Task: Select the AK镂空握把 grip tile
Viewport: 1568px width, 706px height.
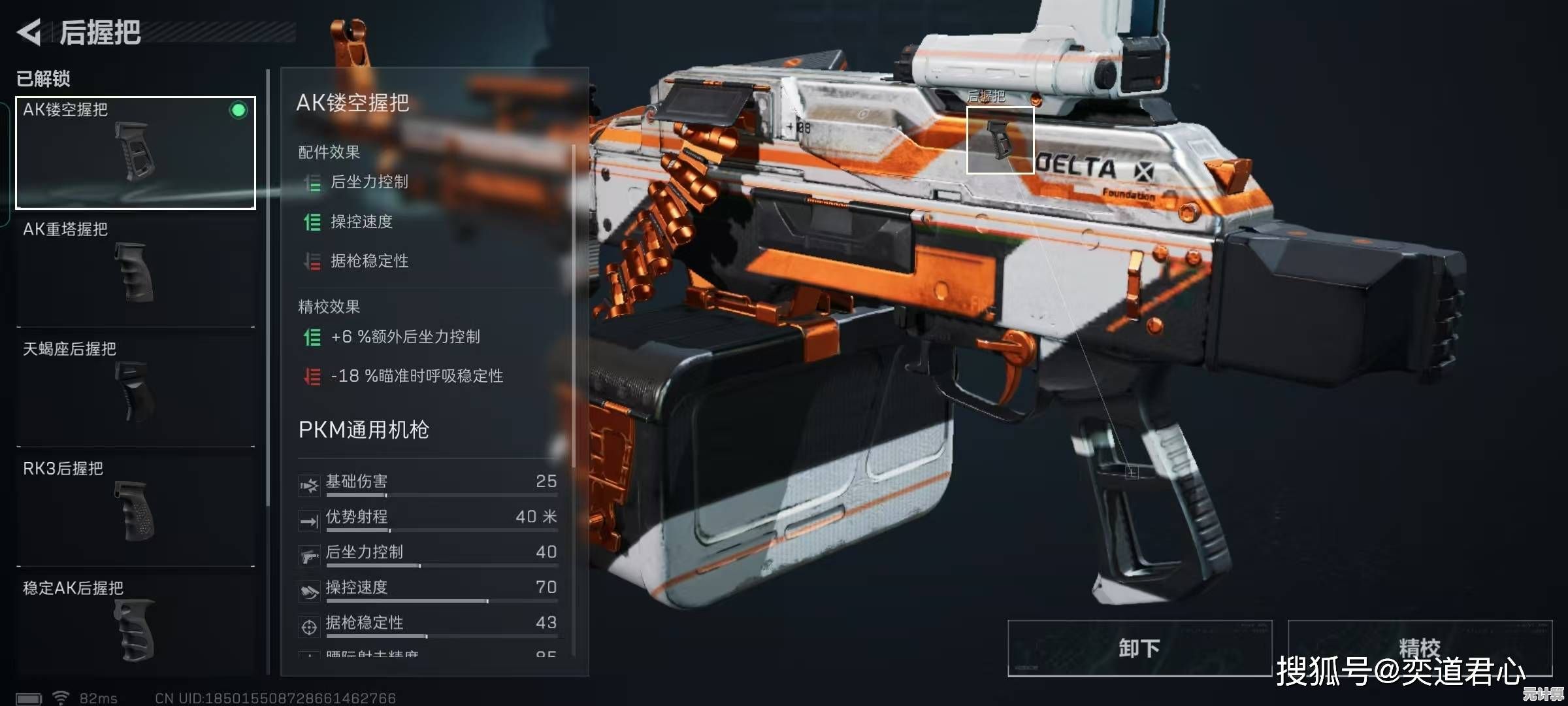Action: coord(136,153)
